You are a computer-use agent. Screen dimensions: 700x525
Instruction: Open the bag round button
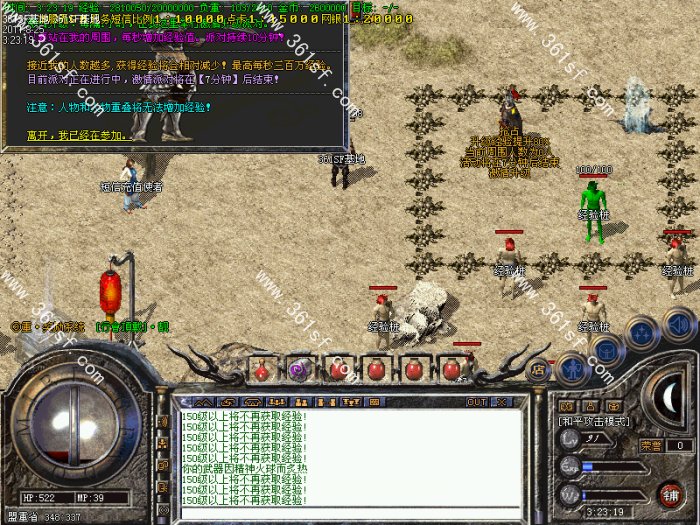[x=607, y=347]
